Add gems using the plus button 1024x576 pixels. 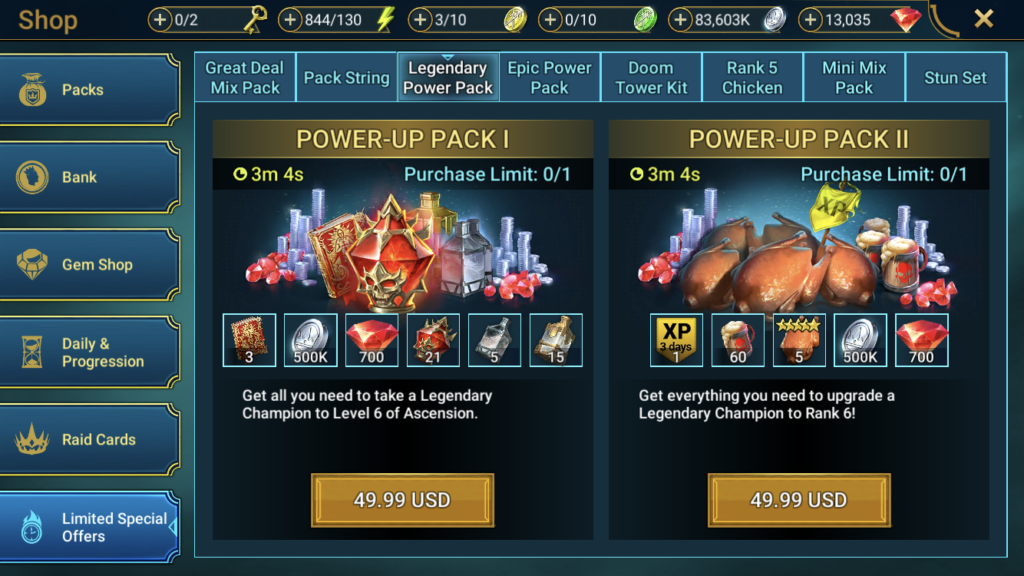[x=811, y=19]
